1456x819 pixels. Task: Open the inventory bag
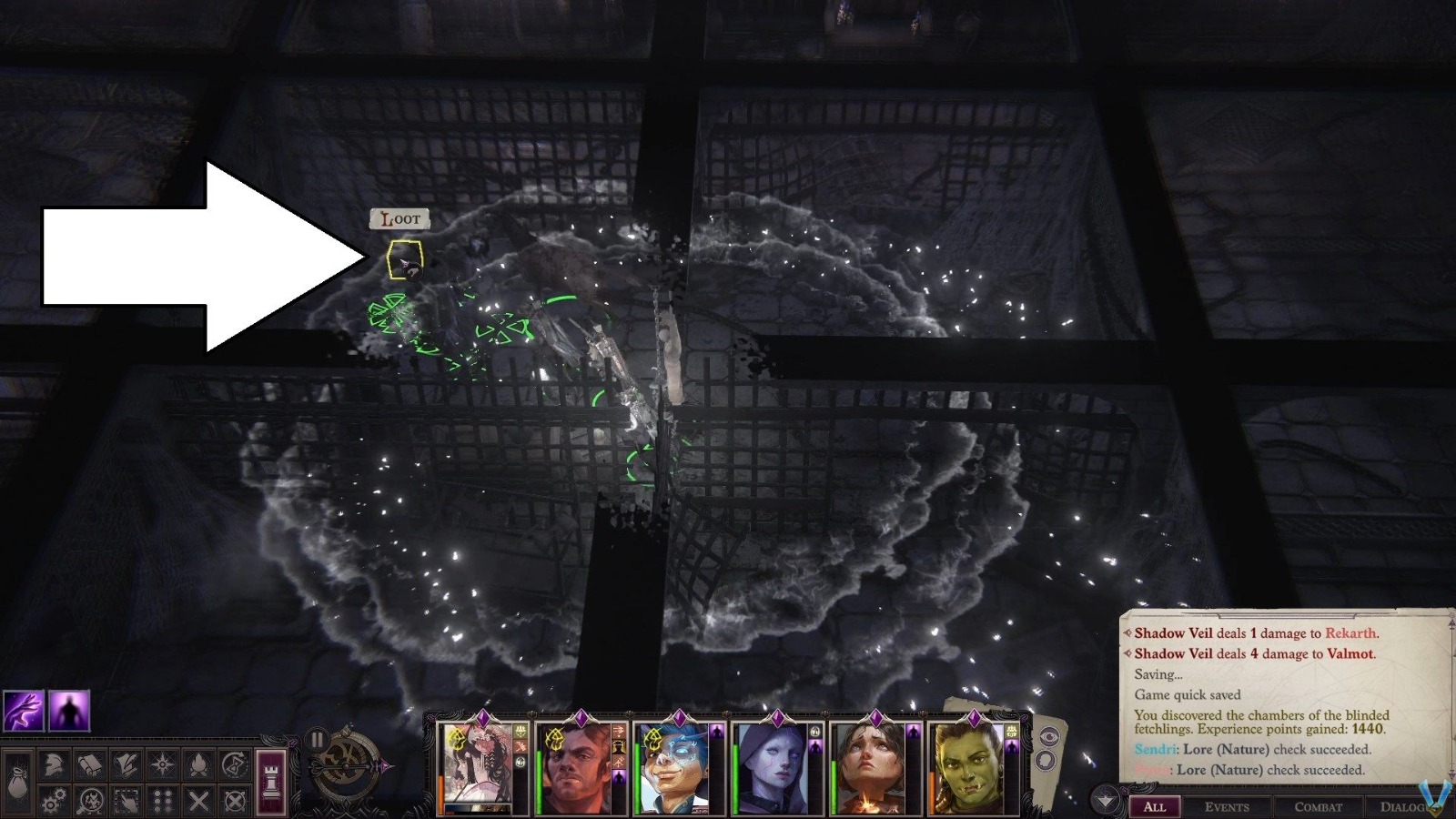18,782
